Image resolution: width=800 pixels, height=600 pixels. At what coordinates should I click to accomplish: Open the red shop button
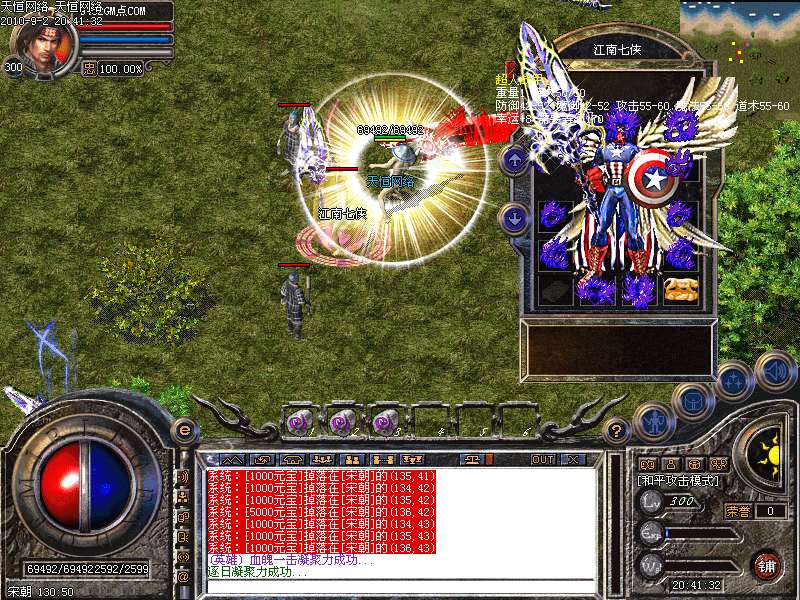coord(767,565)
